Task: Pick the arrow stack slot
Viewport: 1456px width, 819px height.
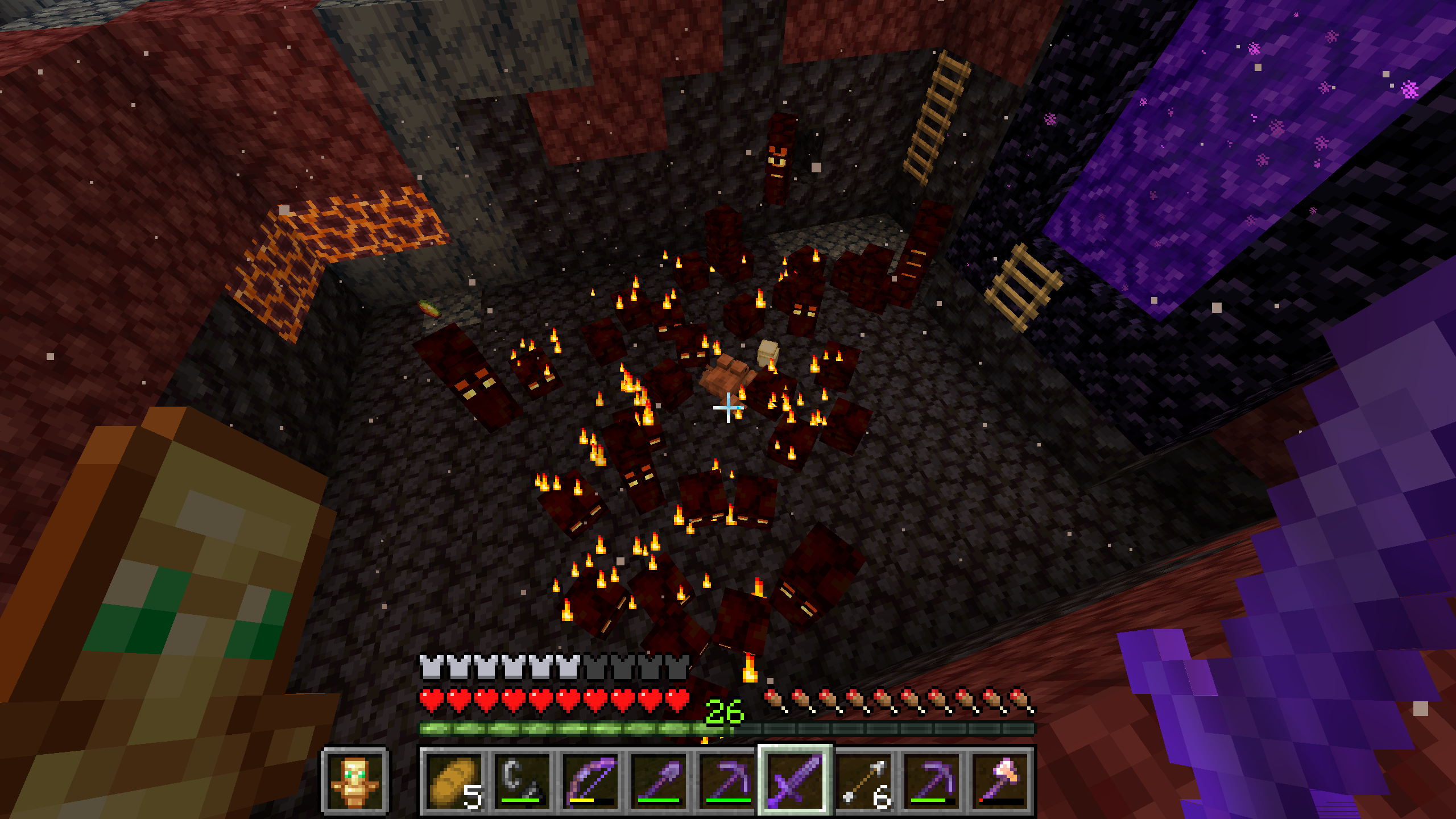Action: click(x=863, y=780)
